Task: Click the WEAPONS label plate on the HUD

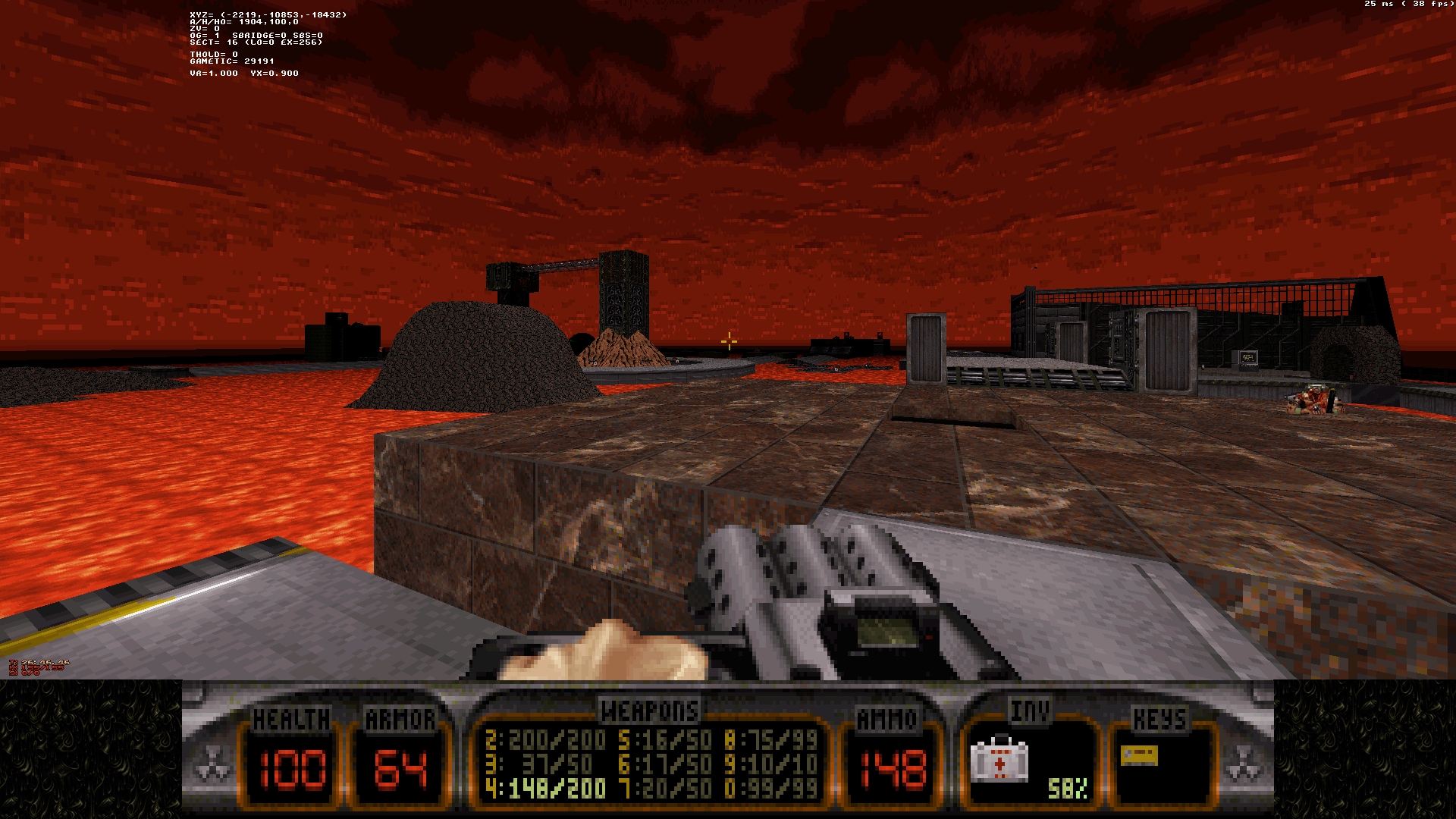Action: 648,711
